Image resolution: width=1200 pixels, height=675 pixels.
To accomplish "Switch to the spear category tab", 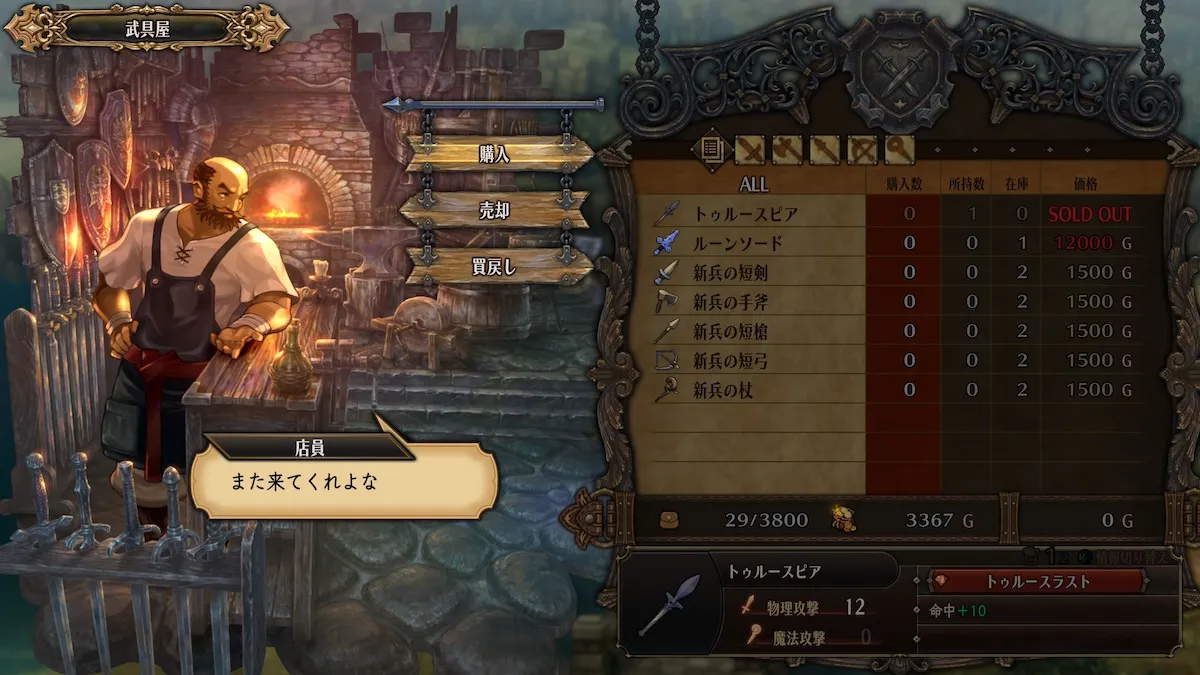I will [825, 150].
